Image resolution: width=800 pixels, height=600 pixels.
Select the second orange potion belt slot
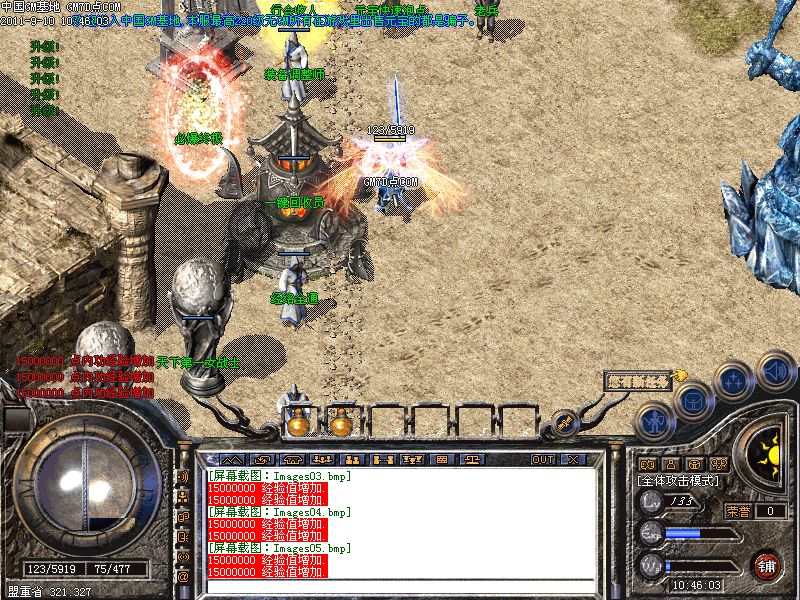pyautogui.click(x=341, y=424)
